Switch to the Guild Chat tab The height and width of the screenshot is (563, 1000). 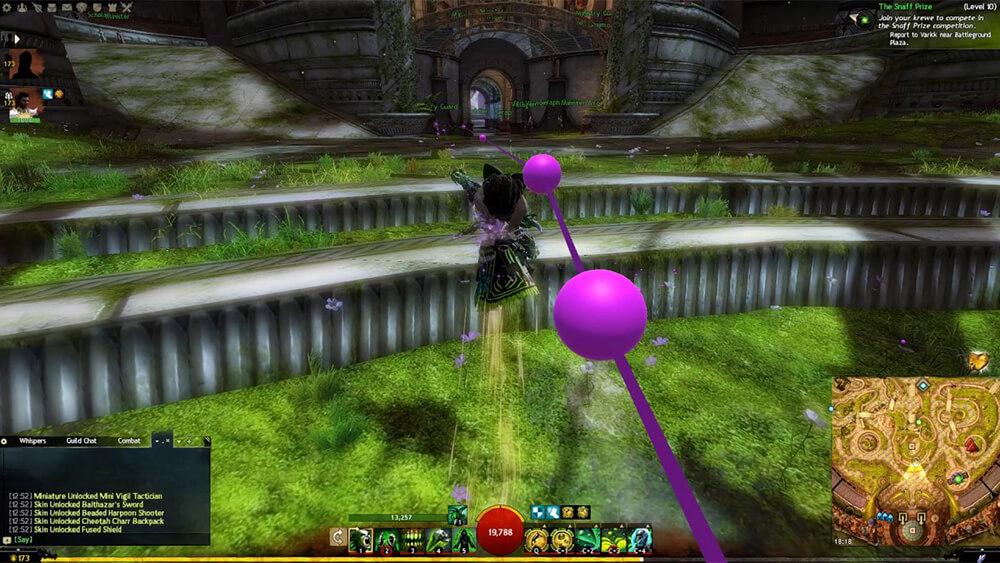coord(81,441)
